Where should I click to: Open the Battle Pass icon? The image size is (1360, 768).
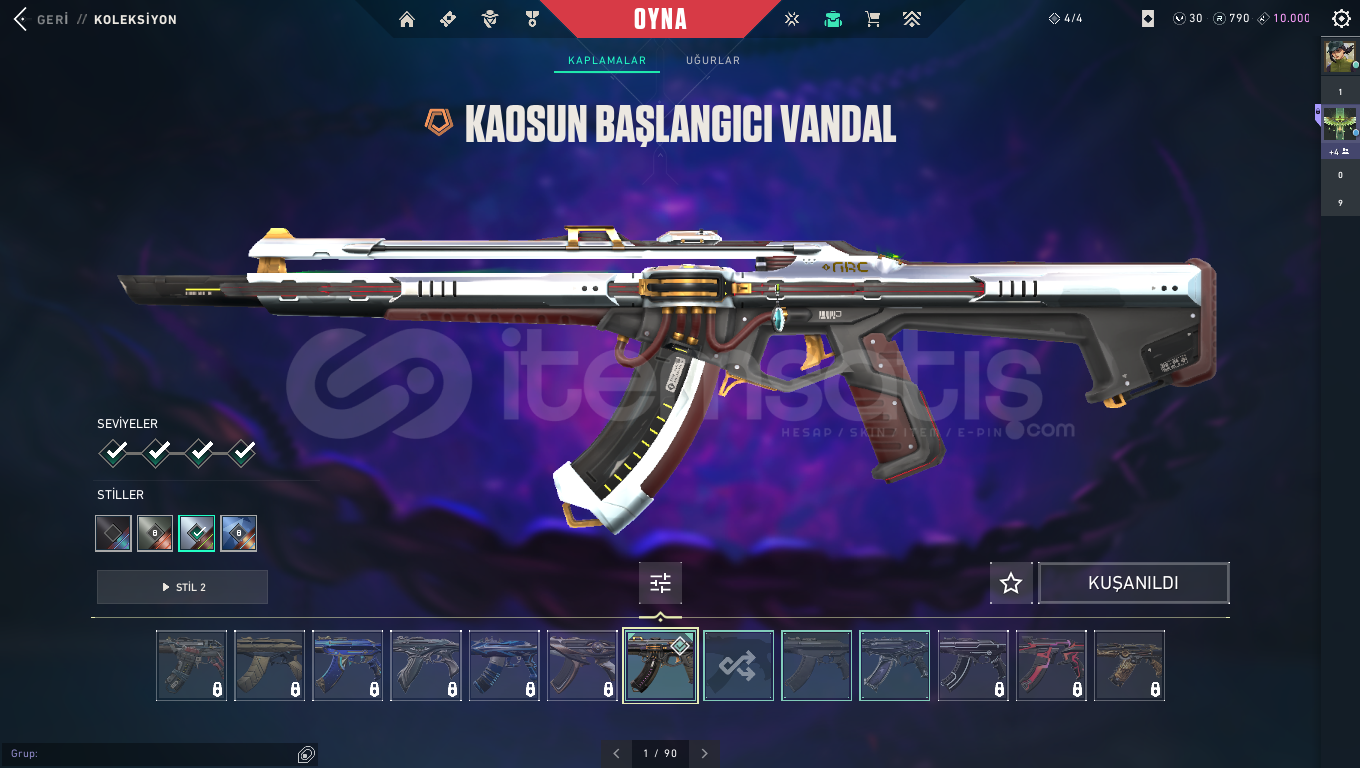(x=447, y=18)
